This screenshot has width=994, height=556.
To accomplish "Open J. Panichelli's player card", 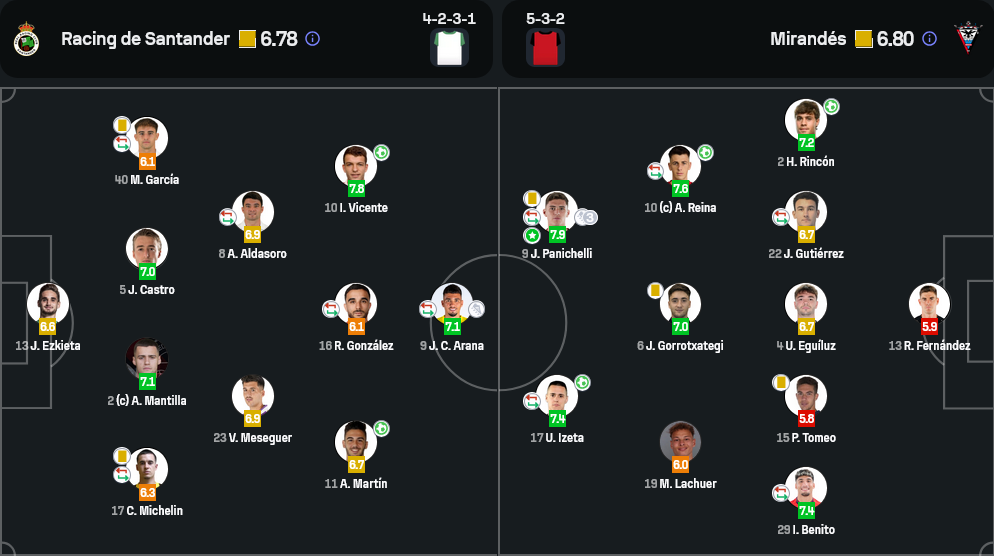I will tap(557, 212).
